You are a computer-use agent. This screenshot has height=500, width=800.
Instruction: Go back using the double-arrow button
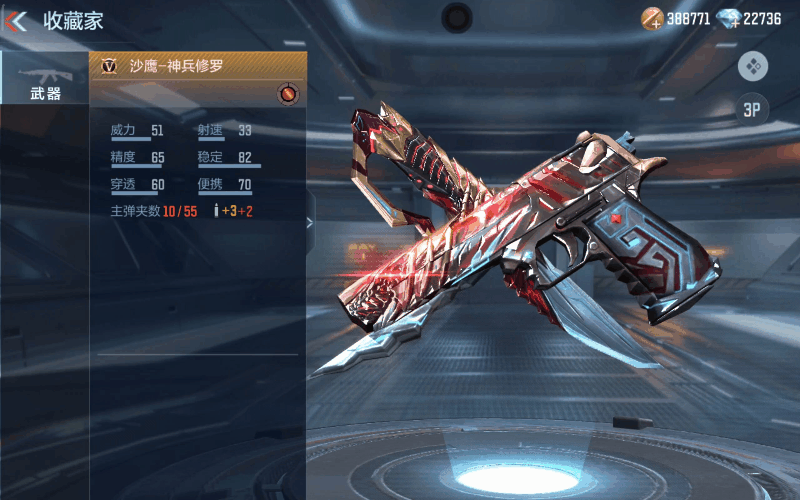pos(17,20)
